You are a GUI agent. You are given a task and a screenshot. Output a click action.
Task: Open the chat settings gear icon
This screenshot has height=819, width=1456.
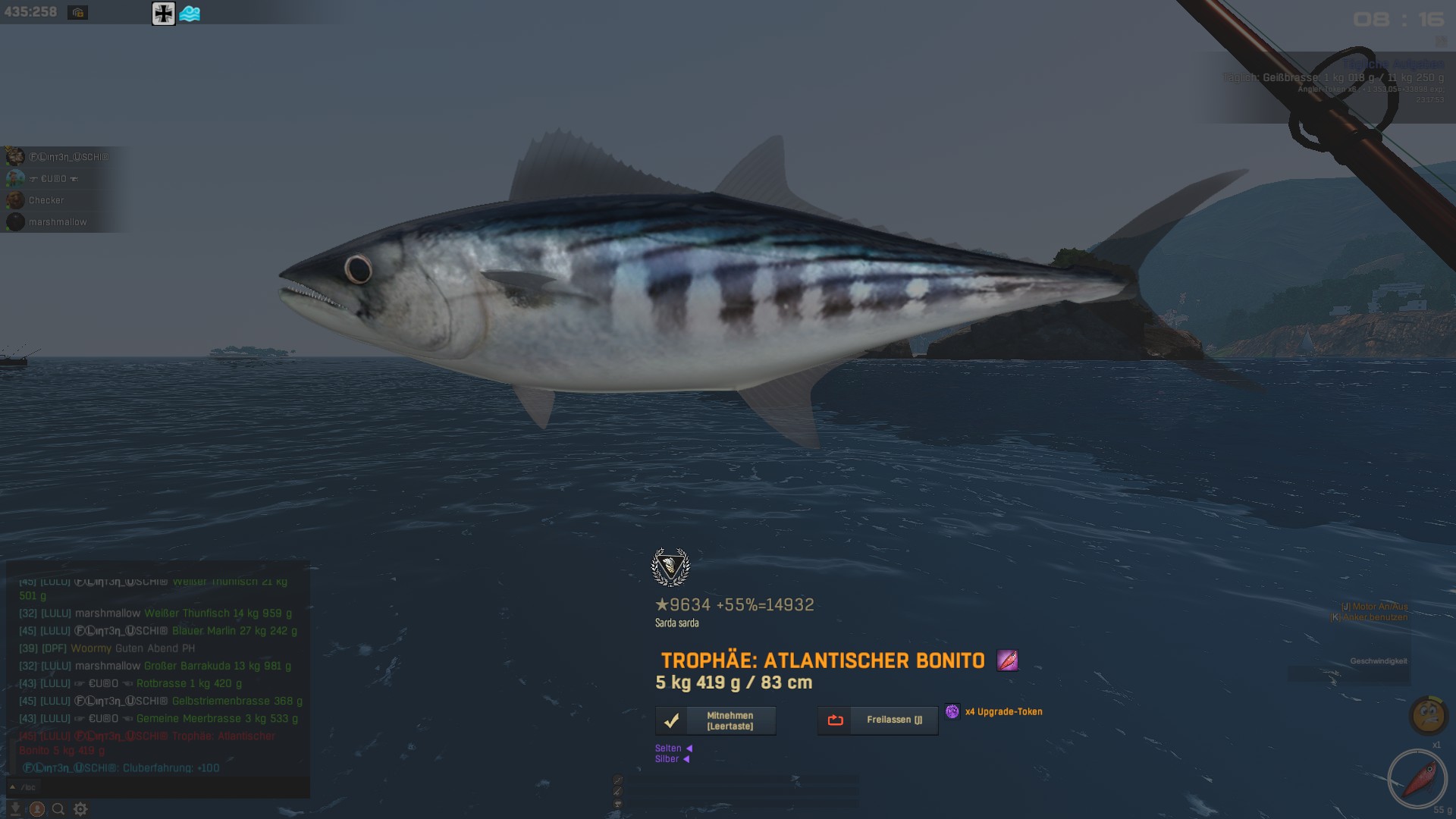(x=80, y=809)
